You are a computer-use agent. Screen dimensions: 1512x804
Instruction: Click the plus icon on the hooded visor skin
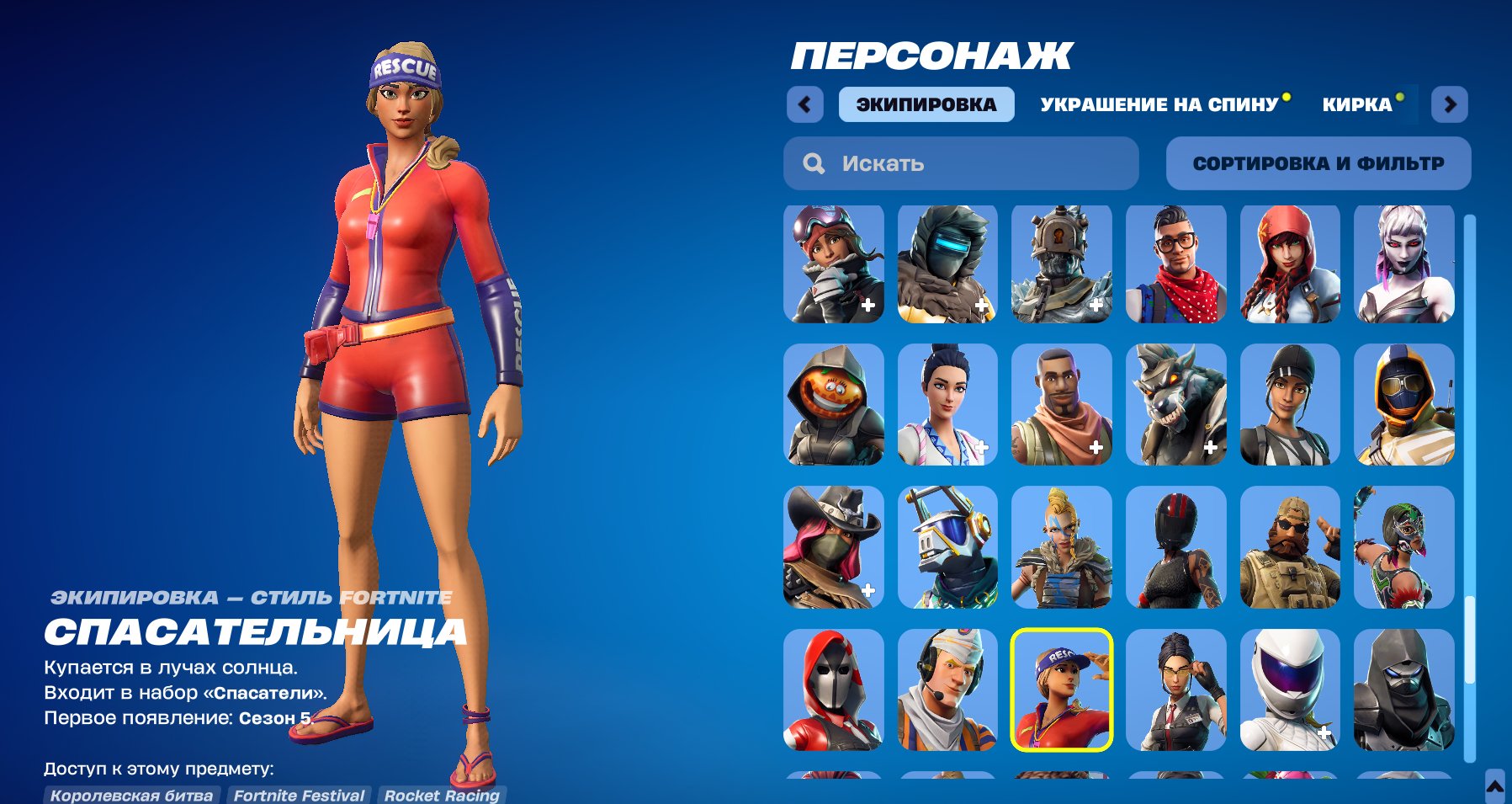click(983, 304)
